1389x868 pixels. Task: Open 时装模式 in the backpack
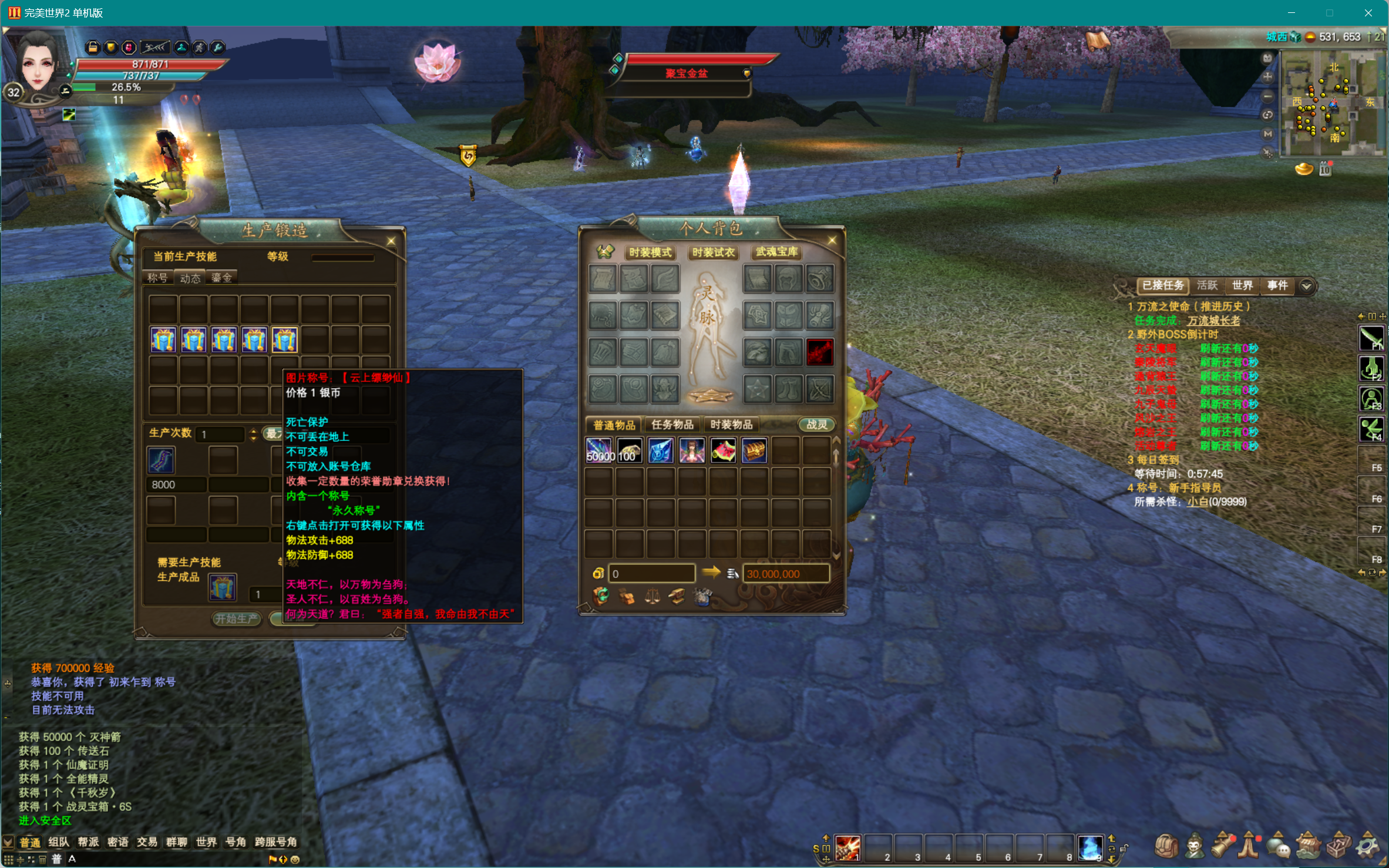650,253
